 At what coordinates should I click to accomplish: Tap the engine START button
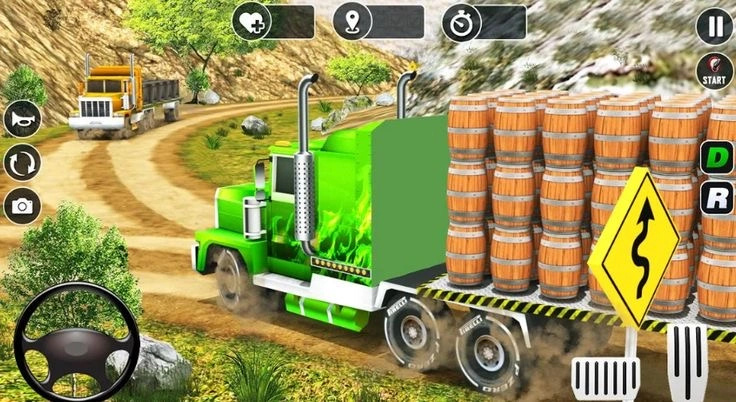click(x=714, y=72)
